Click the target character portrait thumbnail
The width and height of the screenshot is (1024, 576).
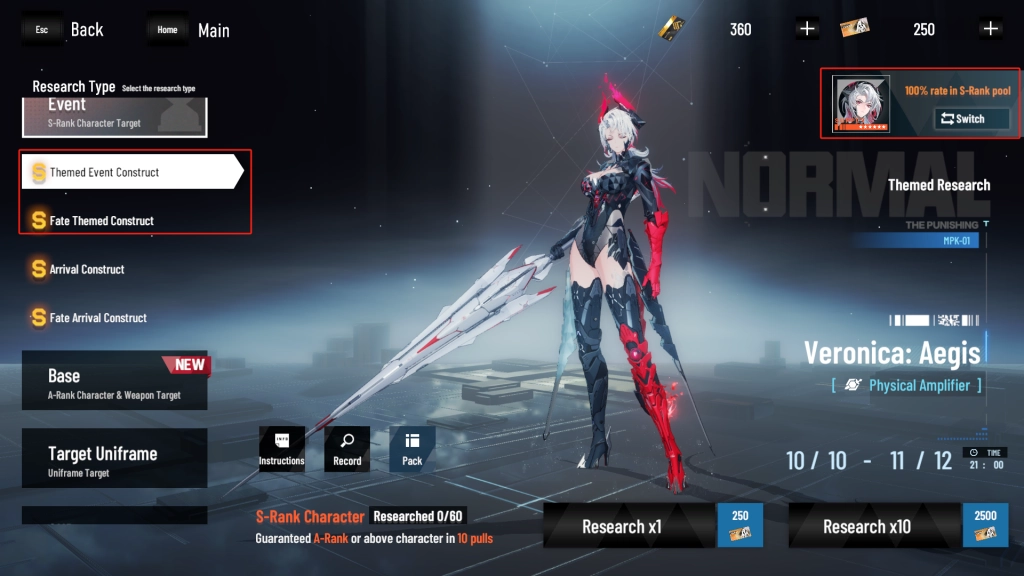[861, 104]
